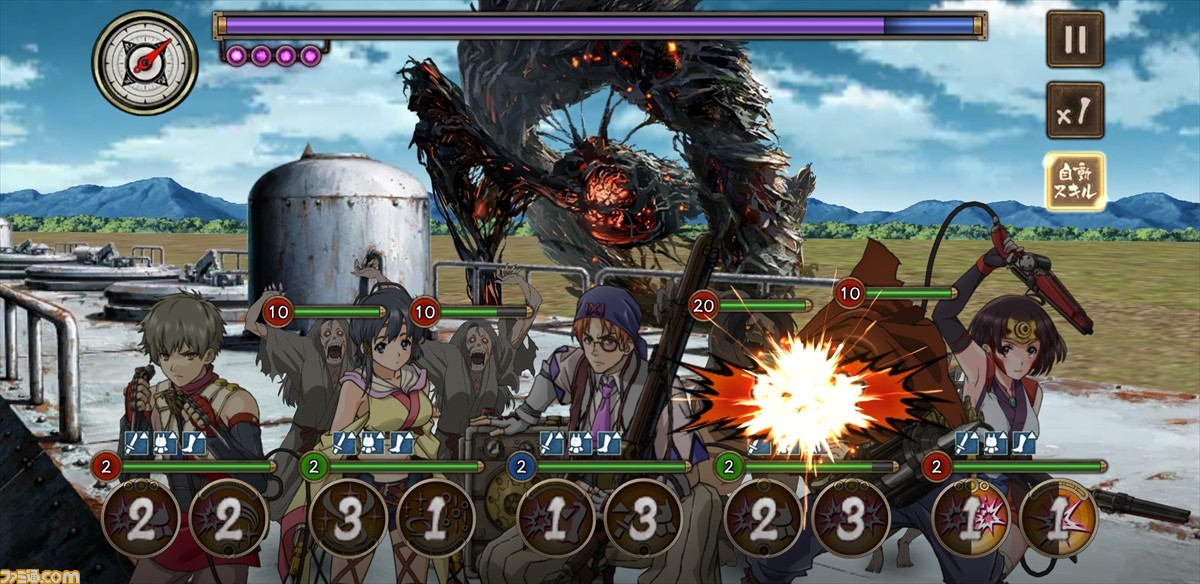The image size is (1200, 584).
Task: Use the cloaked fighter's skill showing cooldown 2
Action: [x=764, y=518]
